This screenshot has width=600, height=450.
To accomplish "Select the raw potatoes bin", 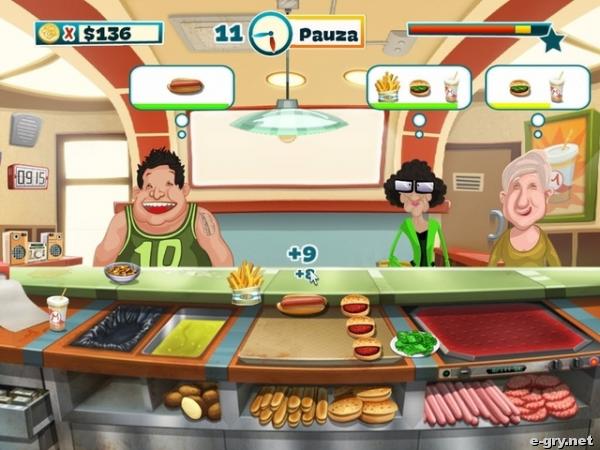I will pos(194,401).
